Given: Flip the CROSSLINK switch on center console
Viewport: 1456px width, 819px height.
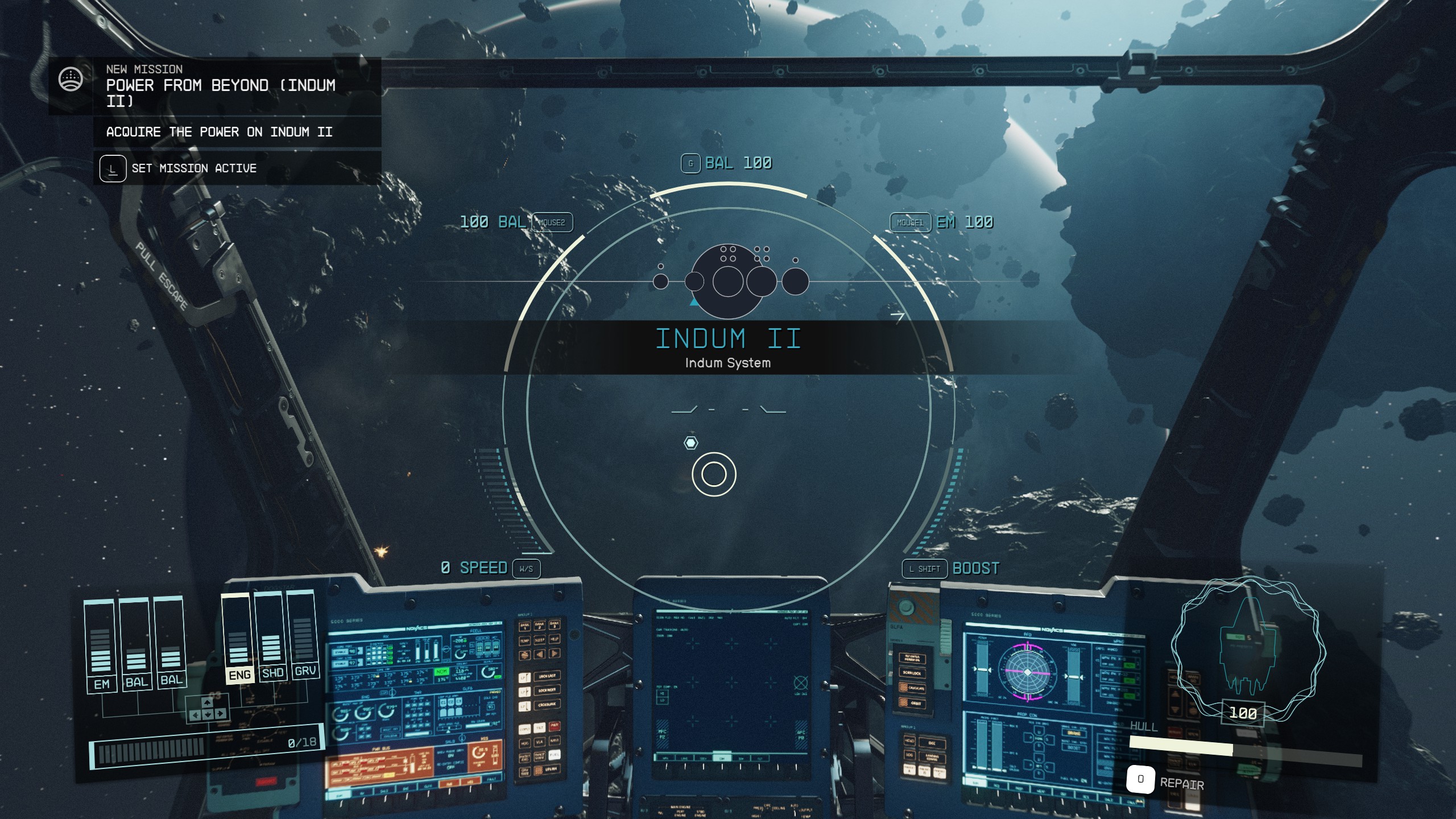Looking at the screenshot, I should 548,704.
